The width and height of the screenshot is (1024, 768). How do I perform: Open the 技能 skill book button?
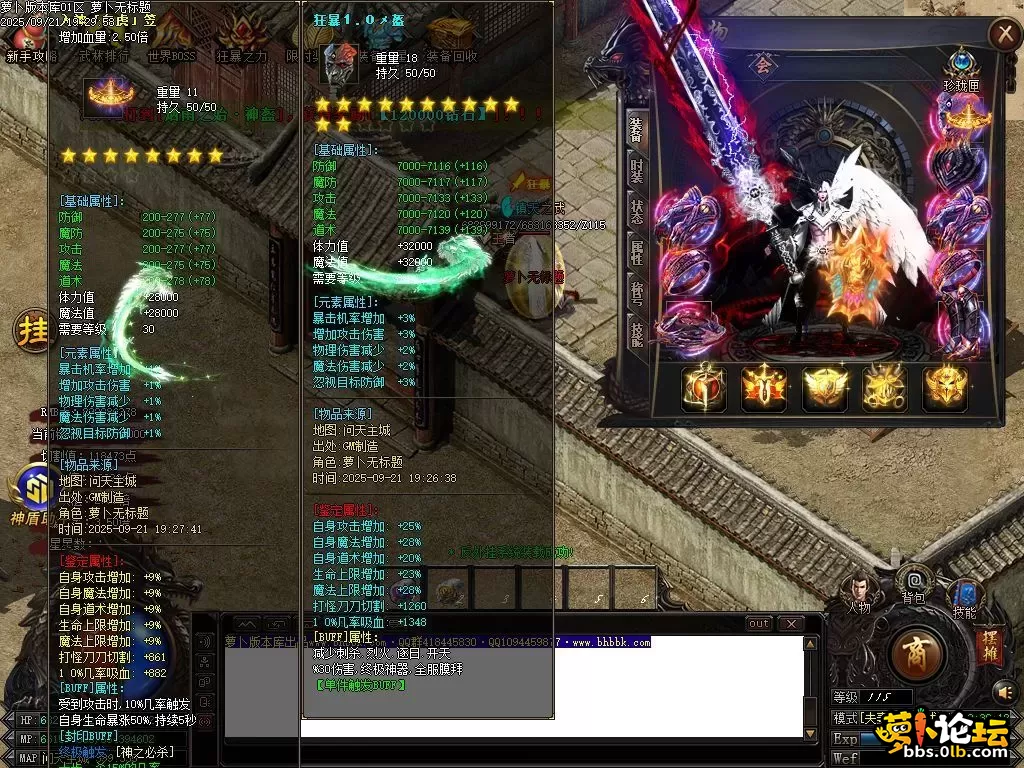(x=964, y=598)
